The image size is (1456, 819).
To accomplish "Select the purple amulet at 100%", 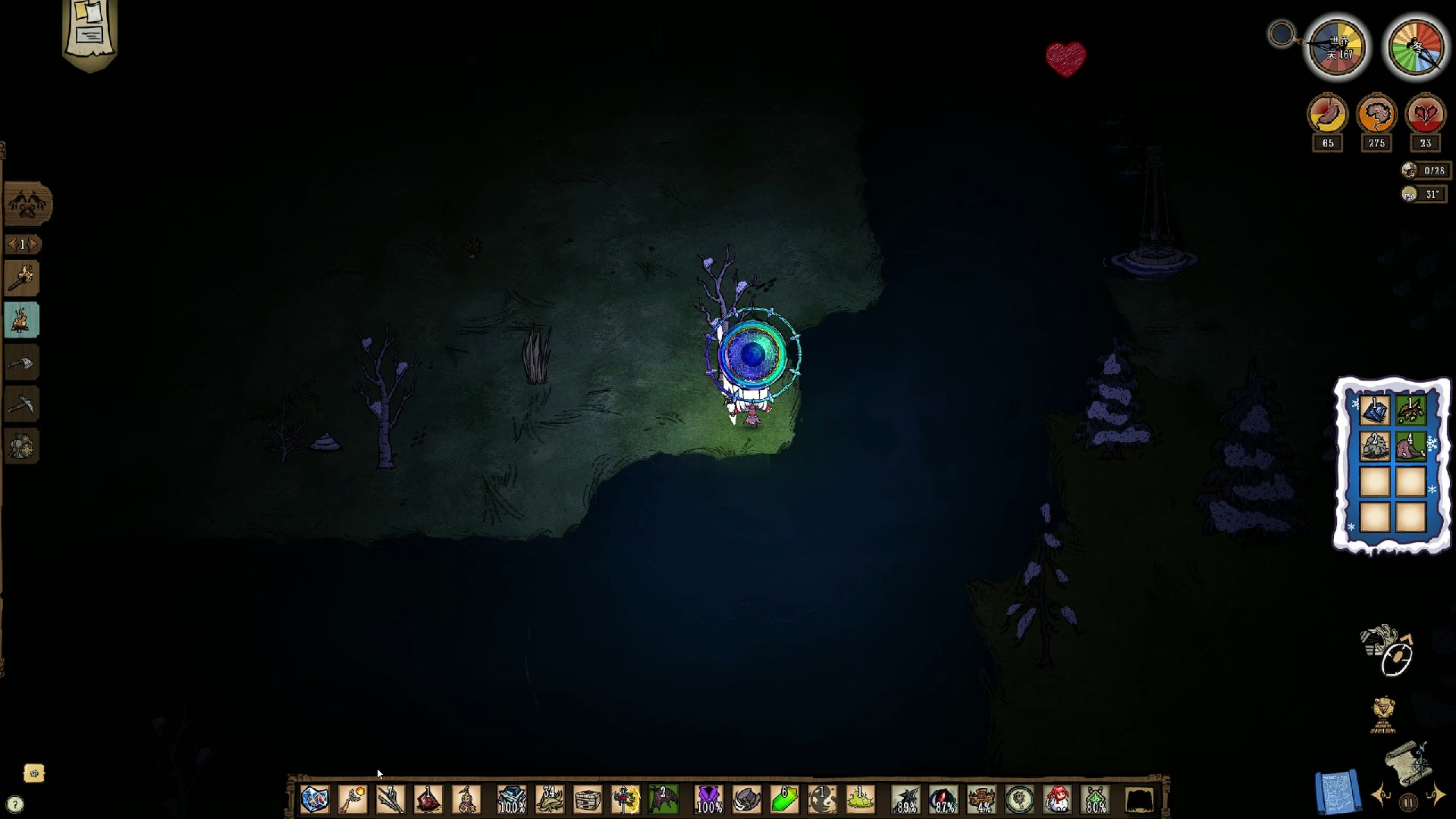I will [709, 799].
